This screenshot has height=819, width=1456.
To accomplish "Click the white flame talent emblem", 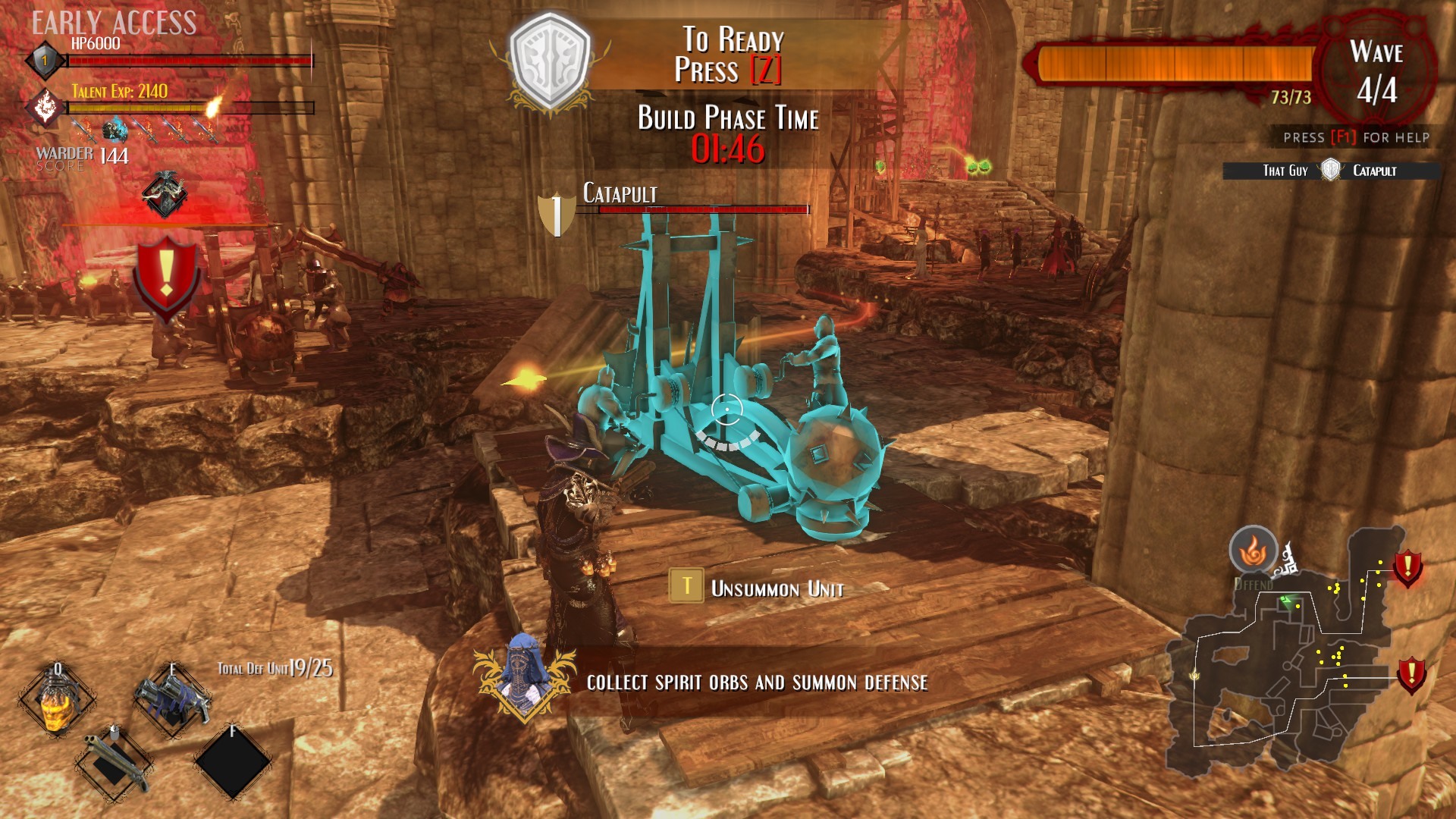I will (45, 106).
